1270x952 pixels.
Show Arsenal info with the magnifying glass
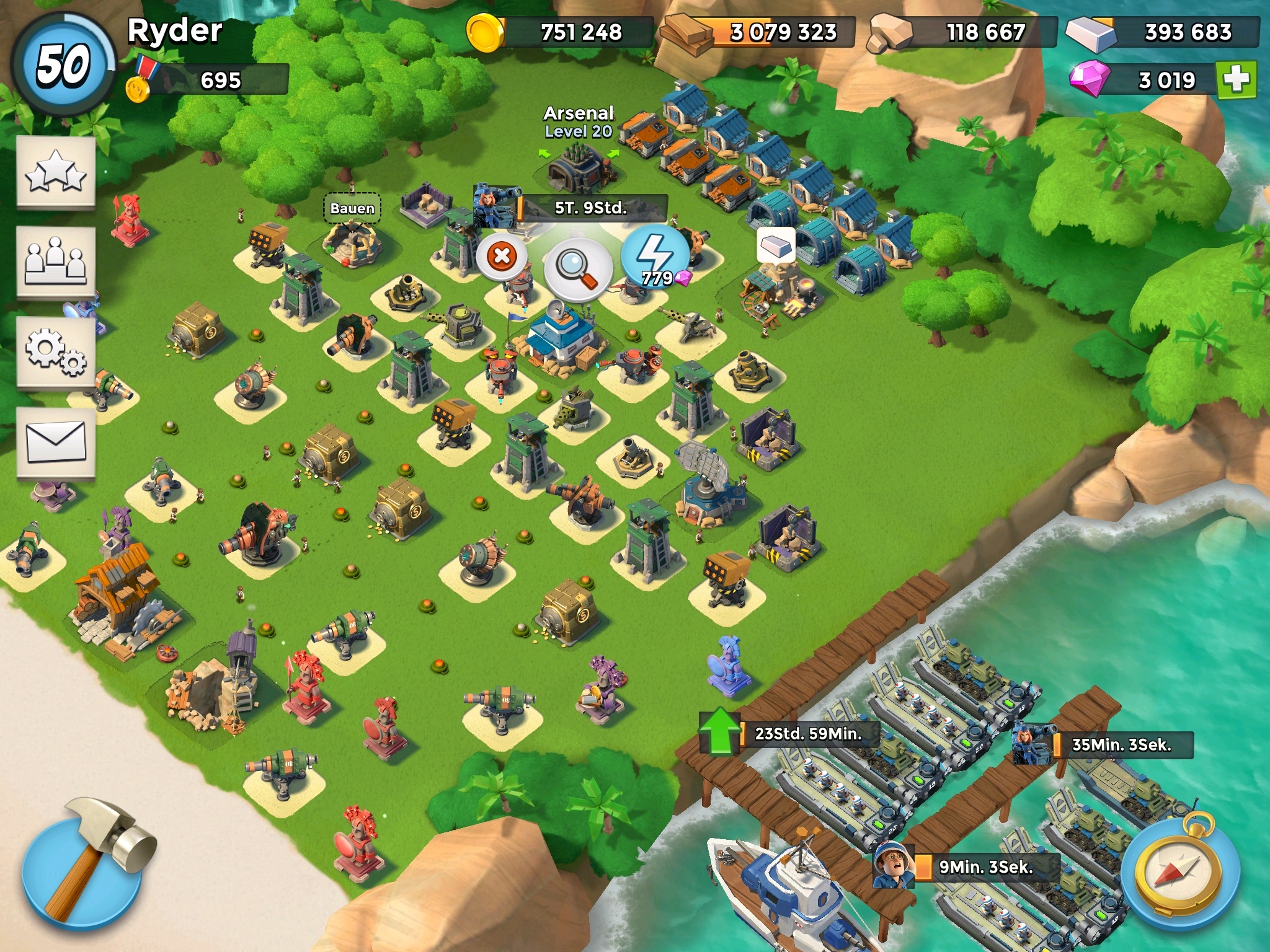pyautogui.click(x=578, y=269)
